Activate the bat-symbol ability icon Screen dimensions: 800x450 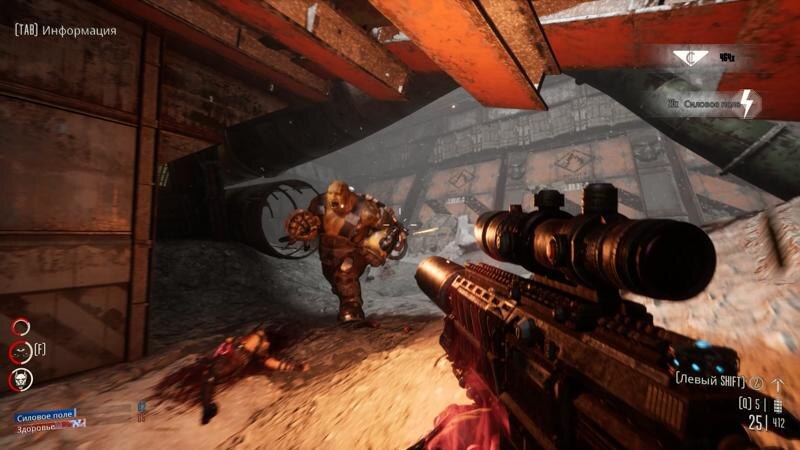point(21,352)
